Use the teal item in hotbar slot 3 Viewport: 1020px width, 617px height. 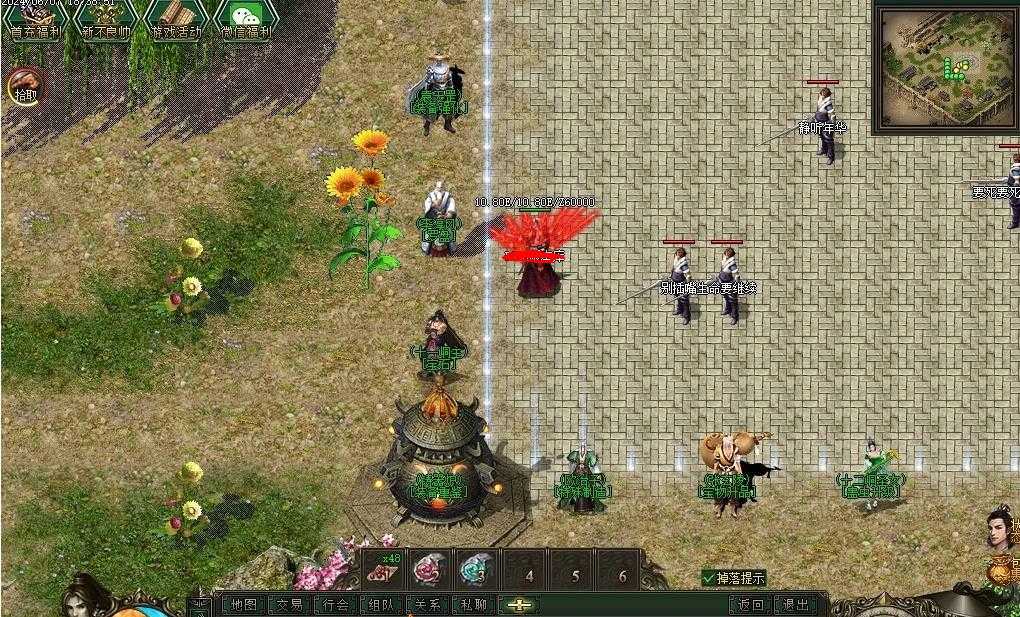point(475,570)
